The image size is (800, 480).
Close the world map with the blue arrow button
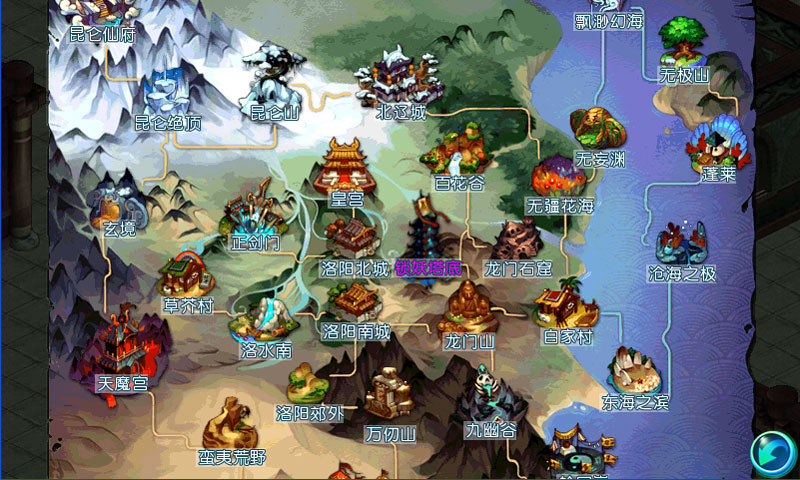[x=771, y=451]
